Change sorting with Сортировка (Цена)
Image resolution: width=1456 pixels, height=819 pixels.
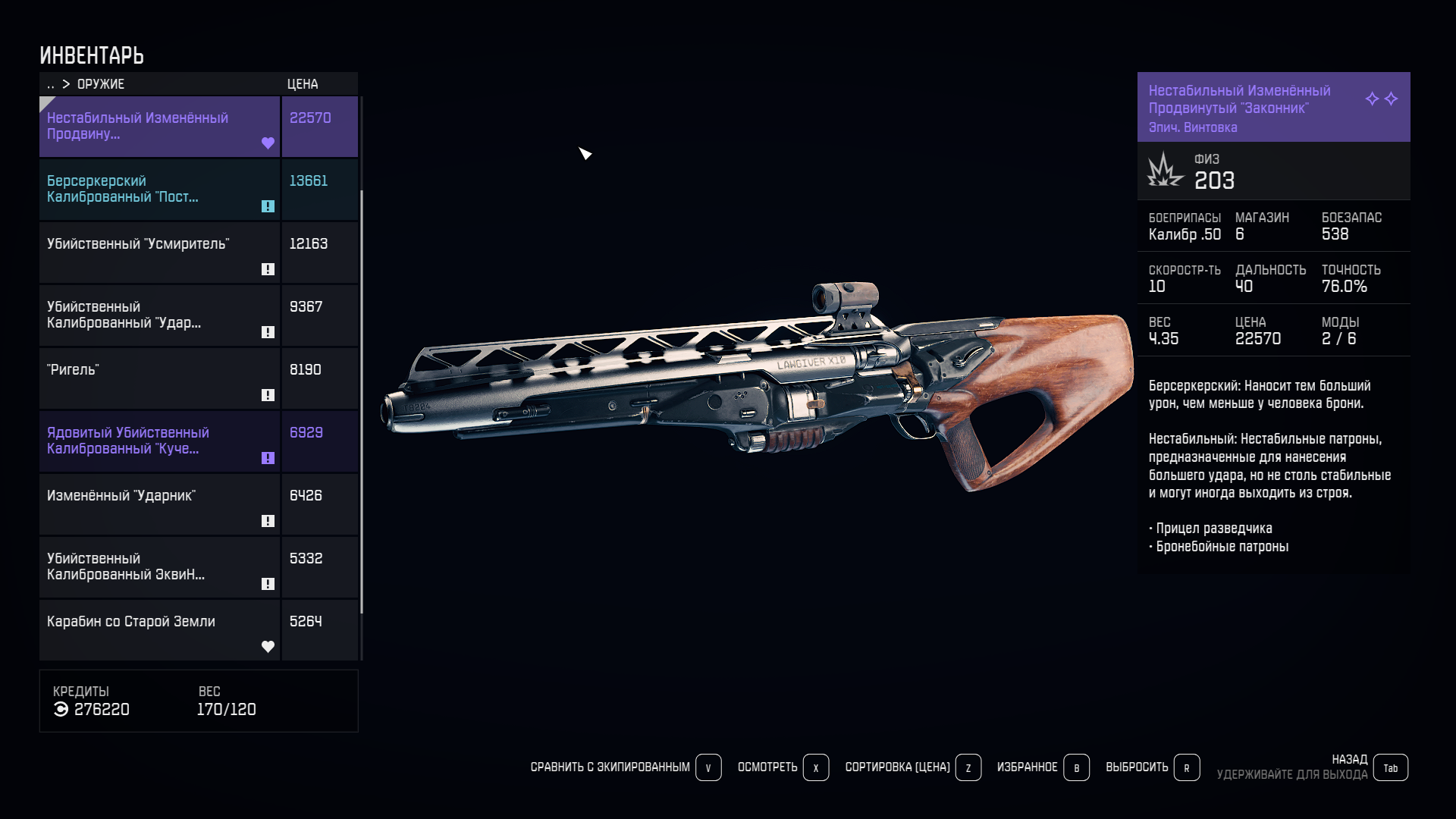pos(912,767)
